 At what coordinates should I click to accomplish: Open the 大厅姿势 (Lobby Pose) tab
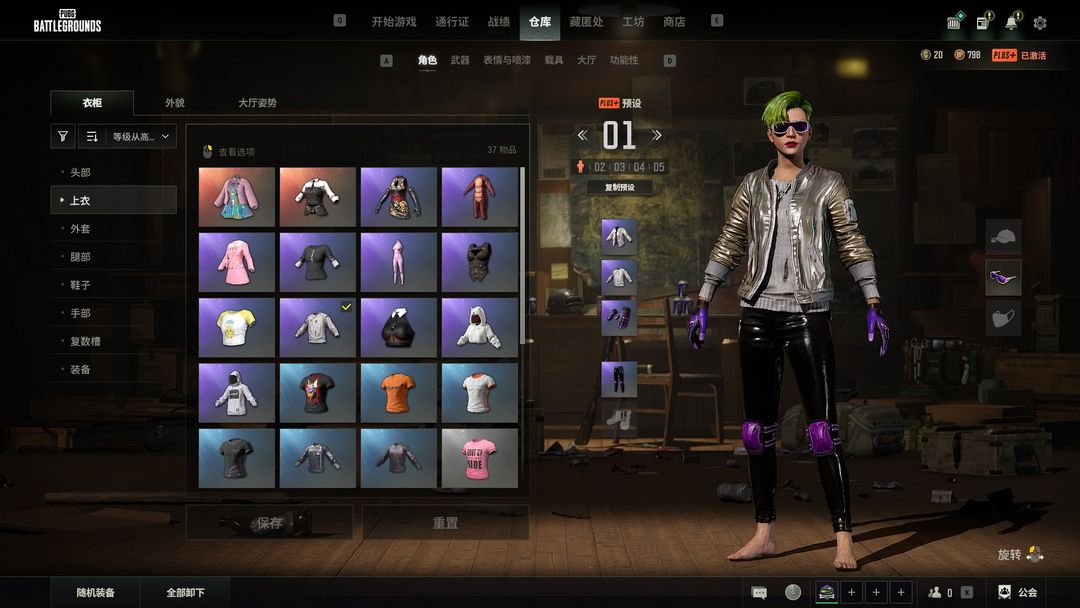coord(257,102)
